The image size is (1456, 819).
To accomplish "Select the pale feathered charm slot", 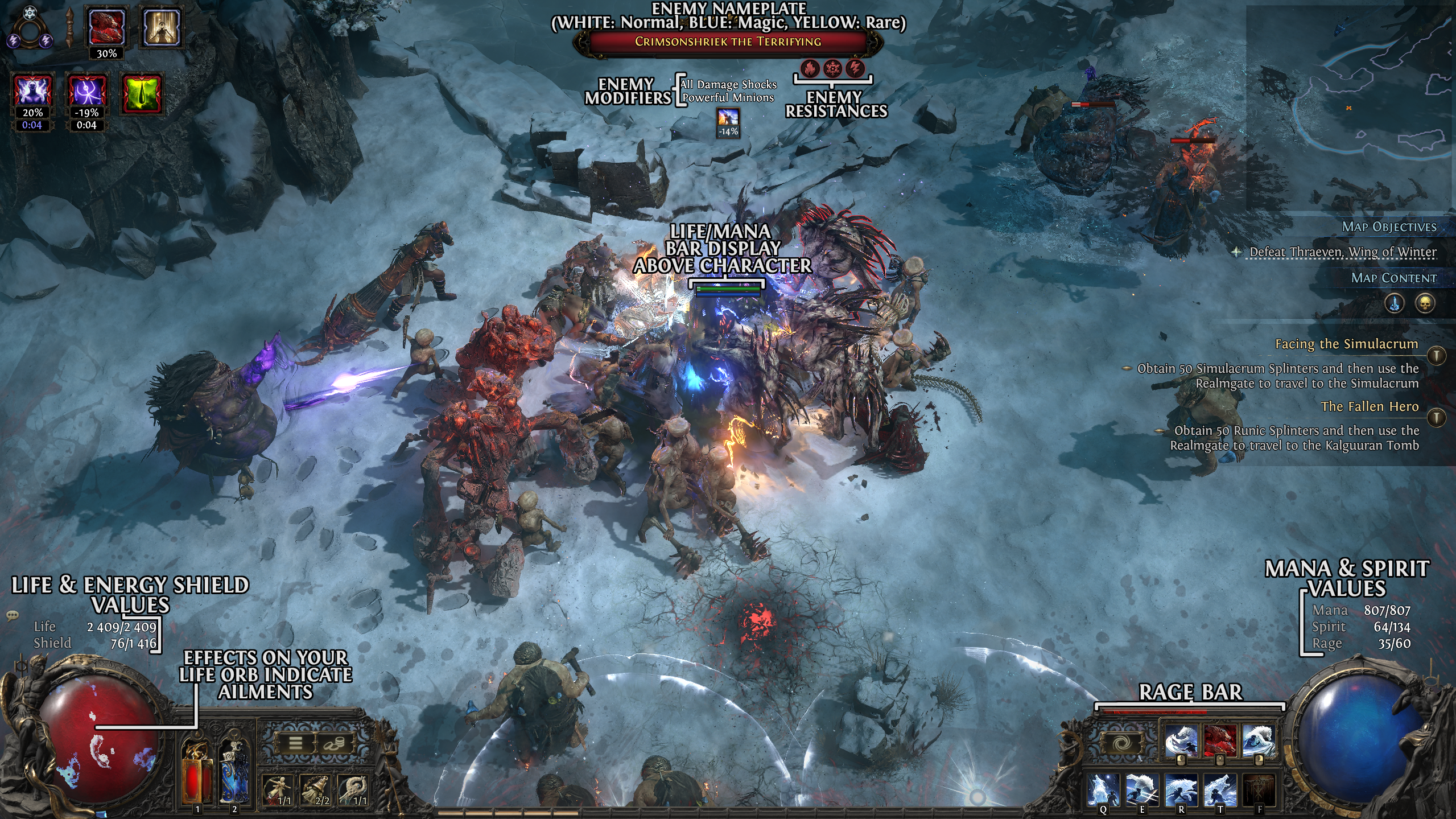I will pyautogui.click(x=353, y=791).
